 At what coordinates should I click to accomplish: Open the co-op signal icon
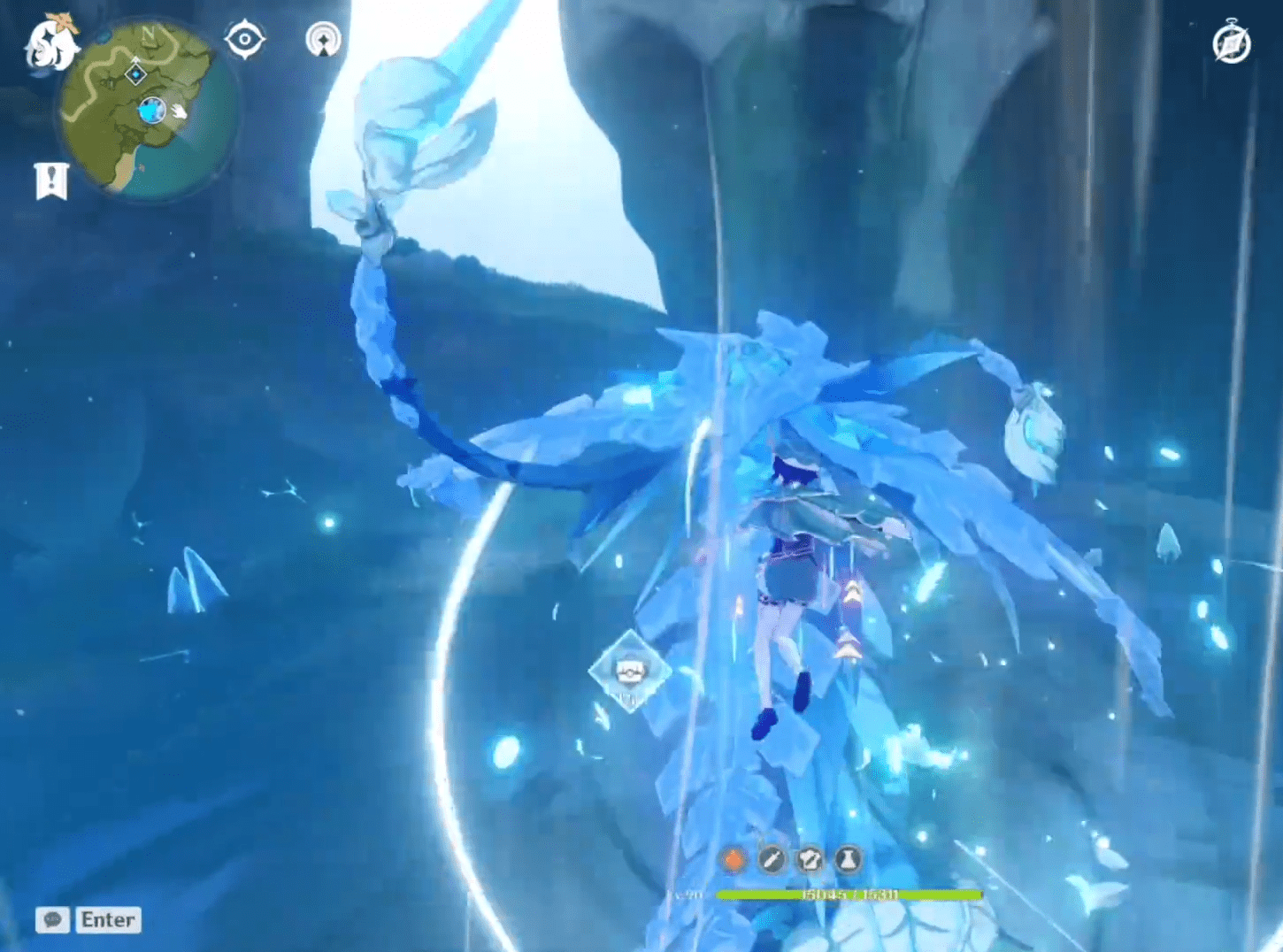pos(324,40)
